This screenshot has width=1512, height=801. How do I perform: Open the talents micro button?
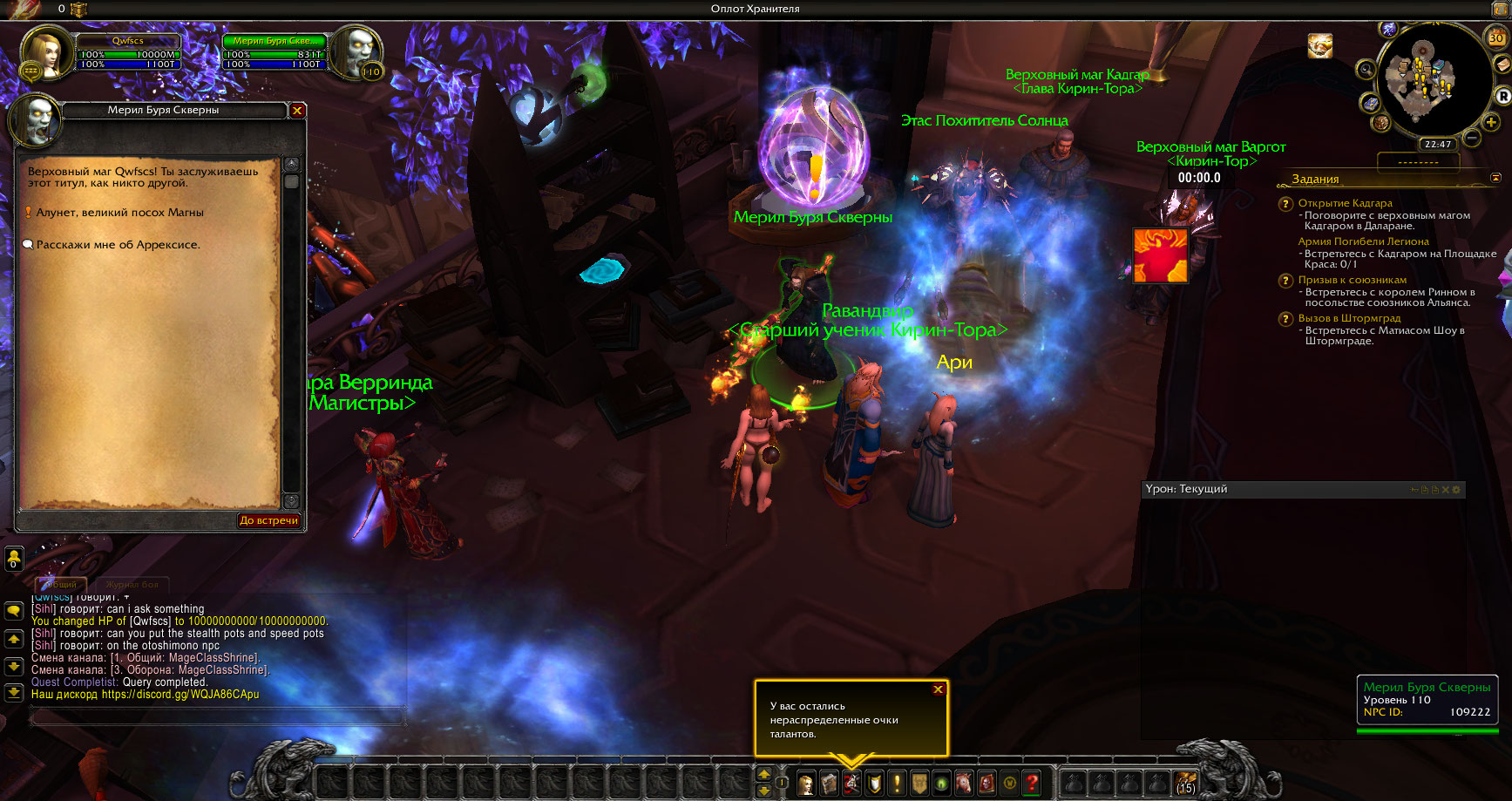click(851, 784)
